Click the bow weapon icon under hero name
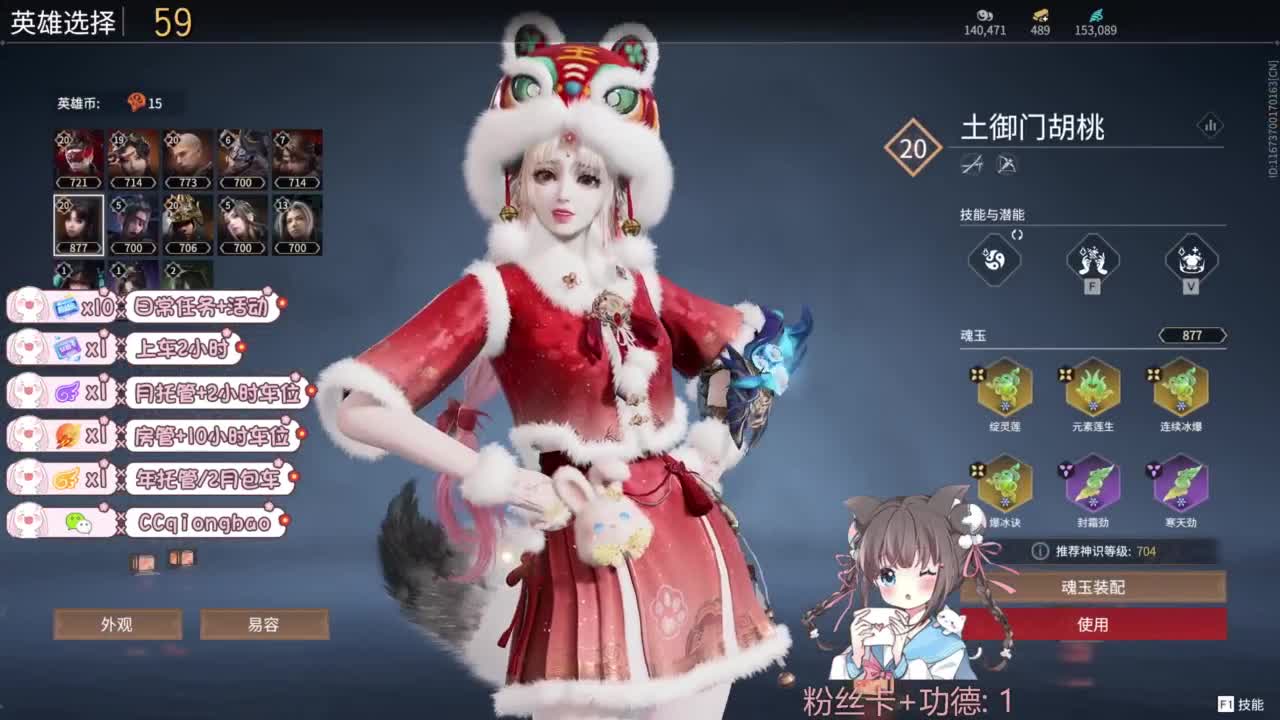This screenshot has height=720, width=1280. 1008,165
